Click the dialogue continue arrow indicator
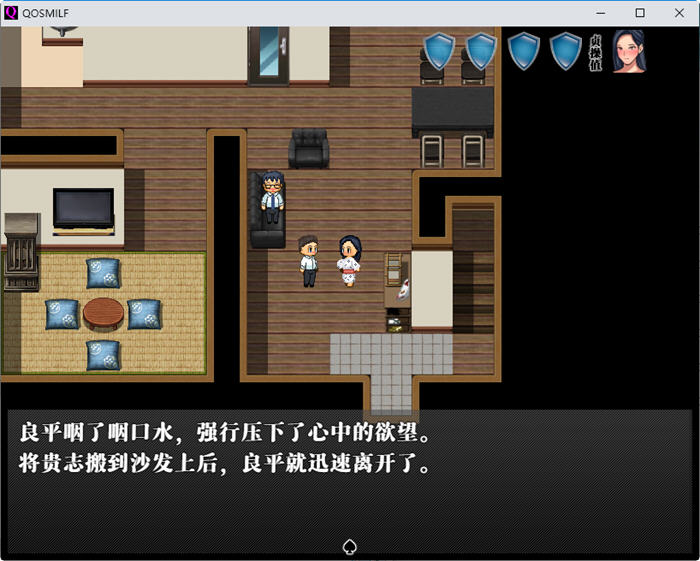700x561 pixels. (x=350, y=546)
